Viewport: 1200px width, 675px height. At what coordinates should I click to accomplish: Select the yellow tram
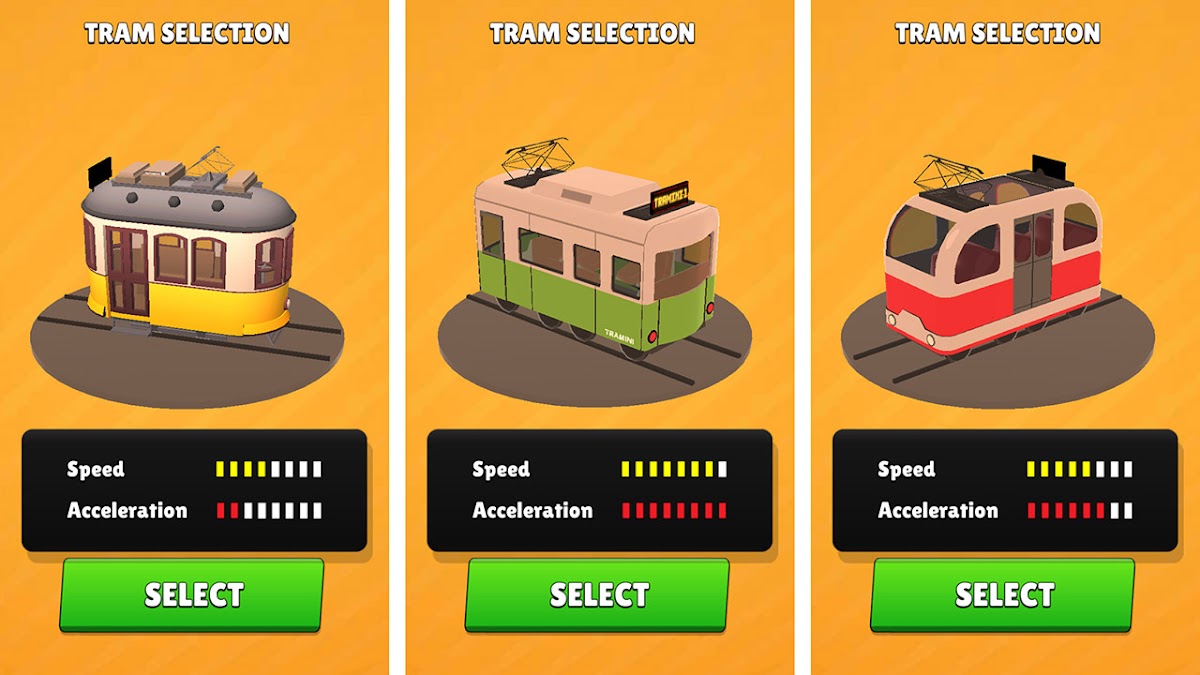click(x=193, y=595)
